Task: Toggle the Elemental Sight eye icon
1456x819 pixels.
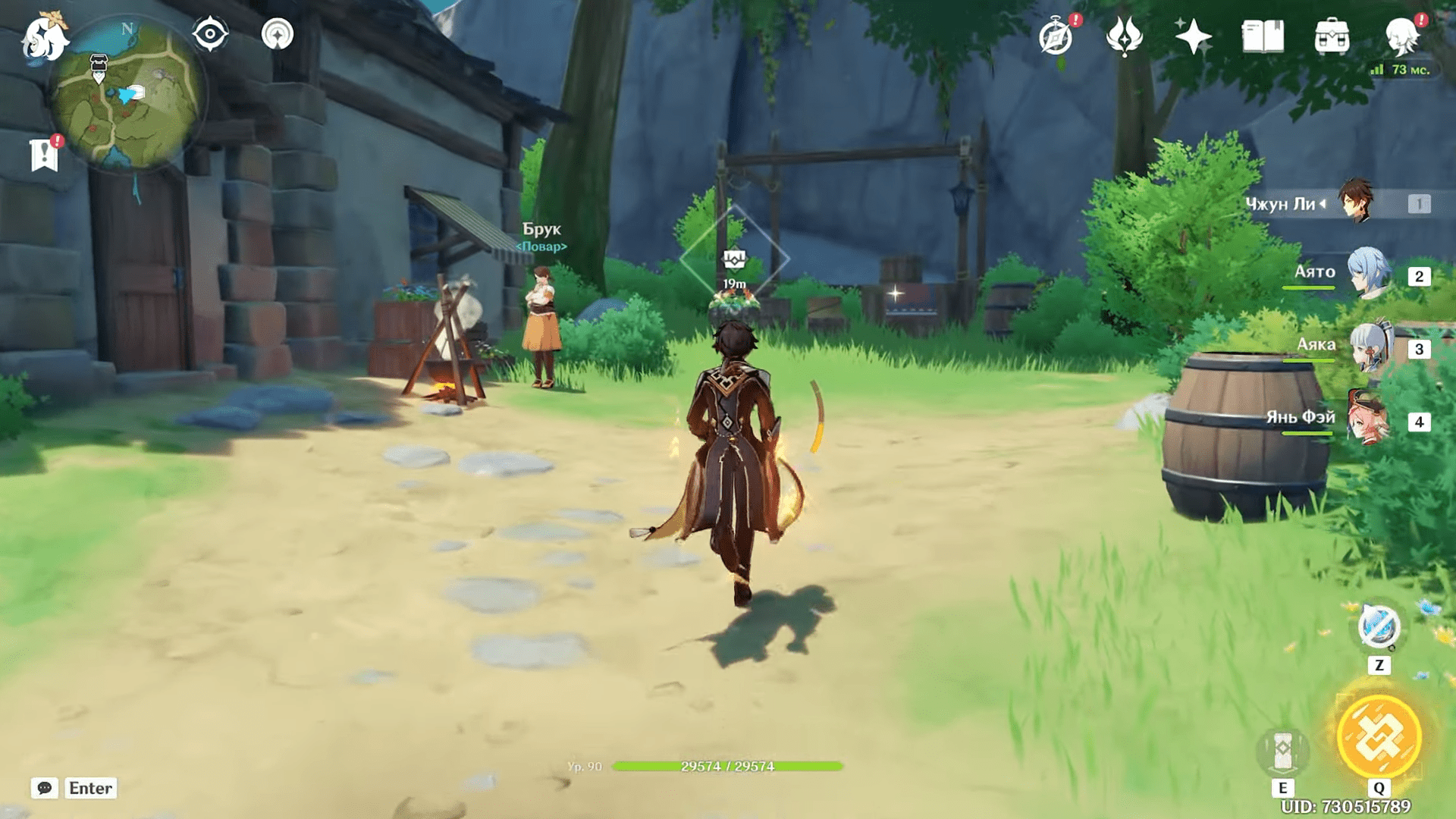Action: coord(210,34)
